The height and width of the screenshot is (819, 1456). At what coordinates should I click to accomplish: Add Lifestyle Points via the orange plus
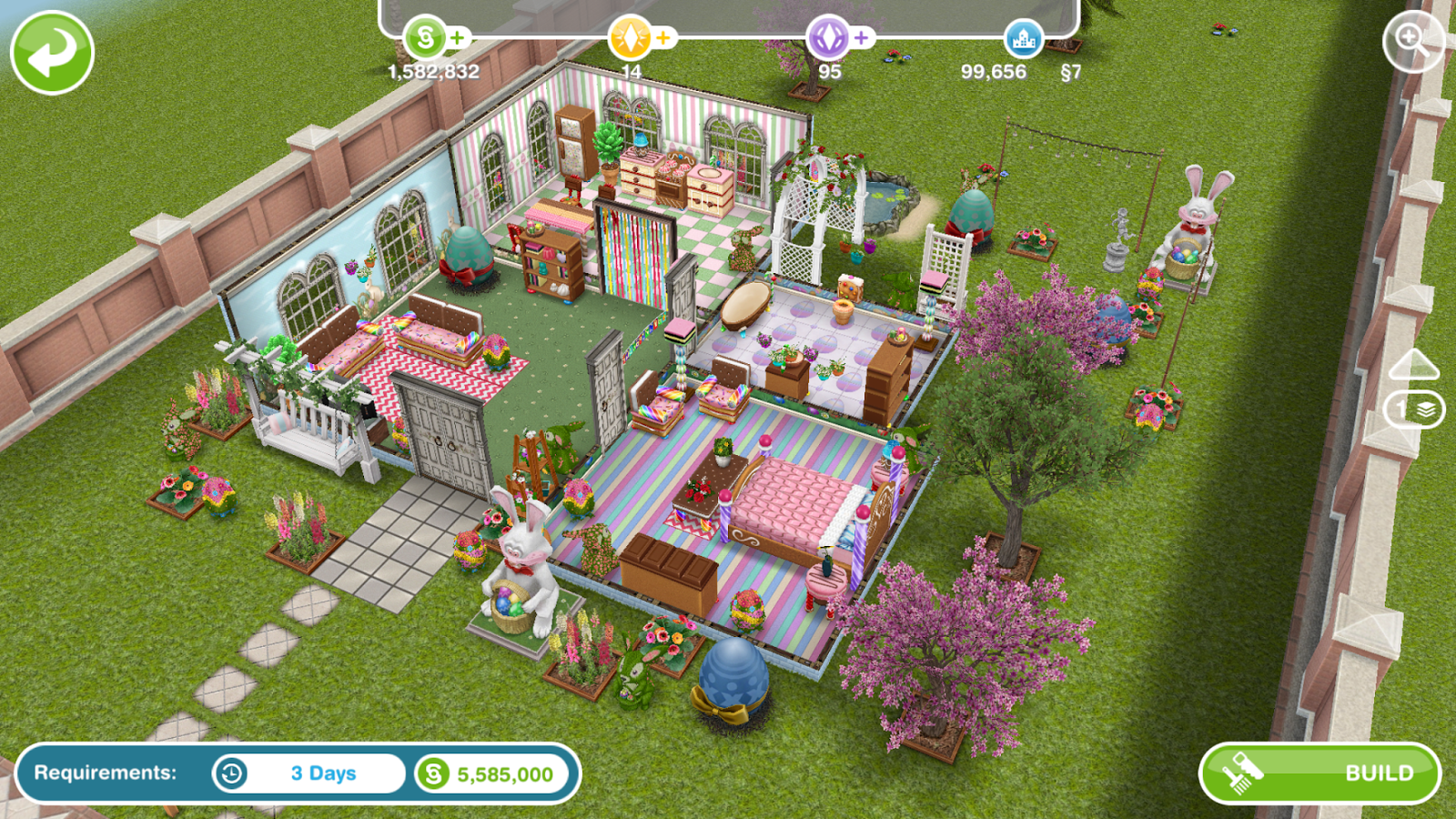click(663, 39)
